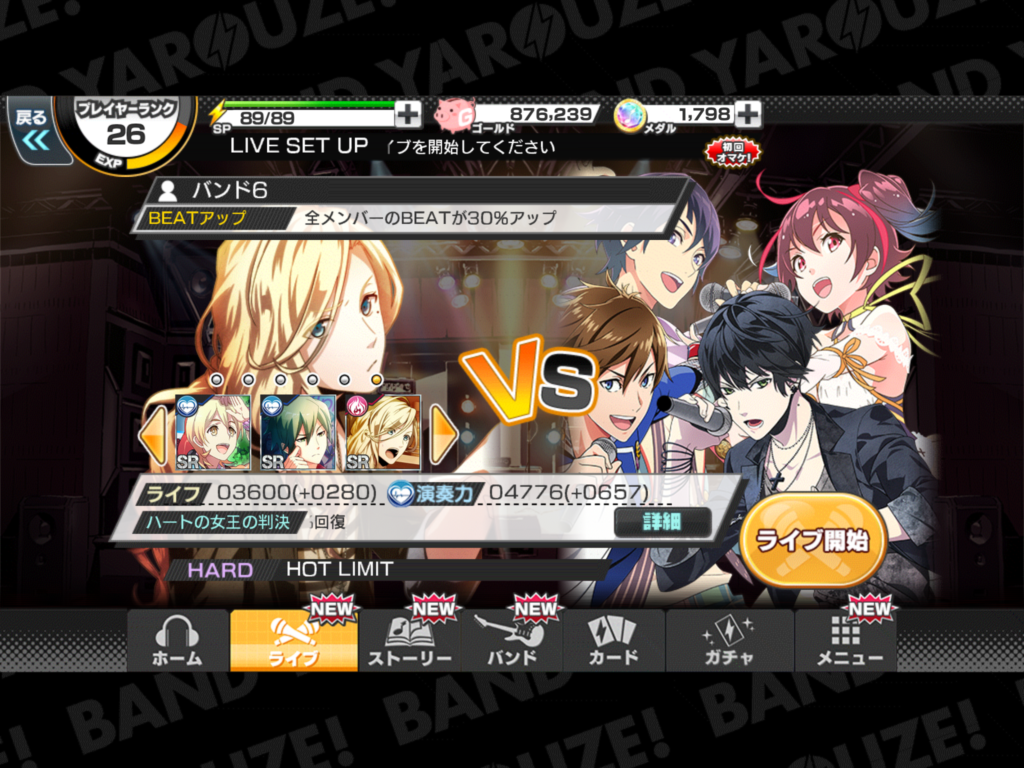Tap the 戻る back button
The width and height of the screenshot is (1024, 768).
click(33, 129)
